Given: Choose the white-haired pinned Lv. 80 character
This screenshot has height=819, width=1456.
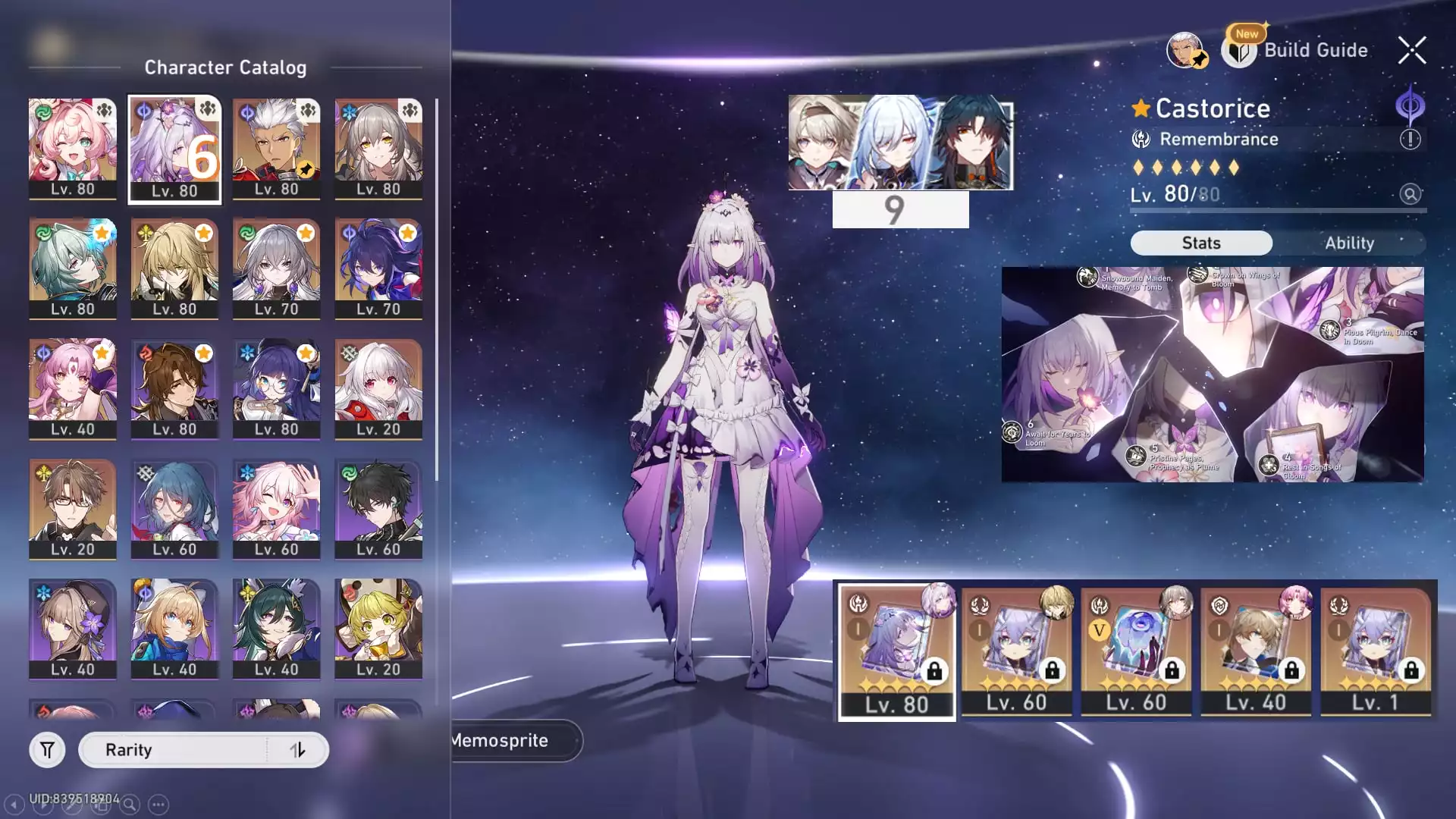Looking at the screenshot, I should [x=276, y=148].
